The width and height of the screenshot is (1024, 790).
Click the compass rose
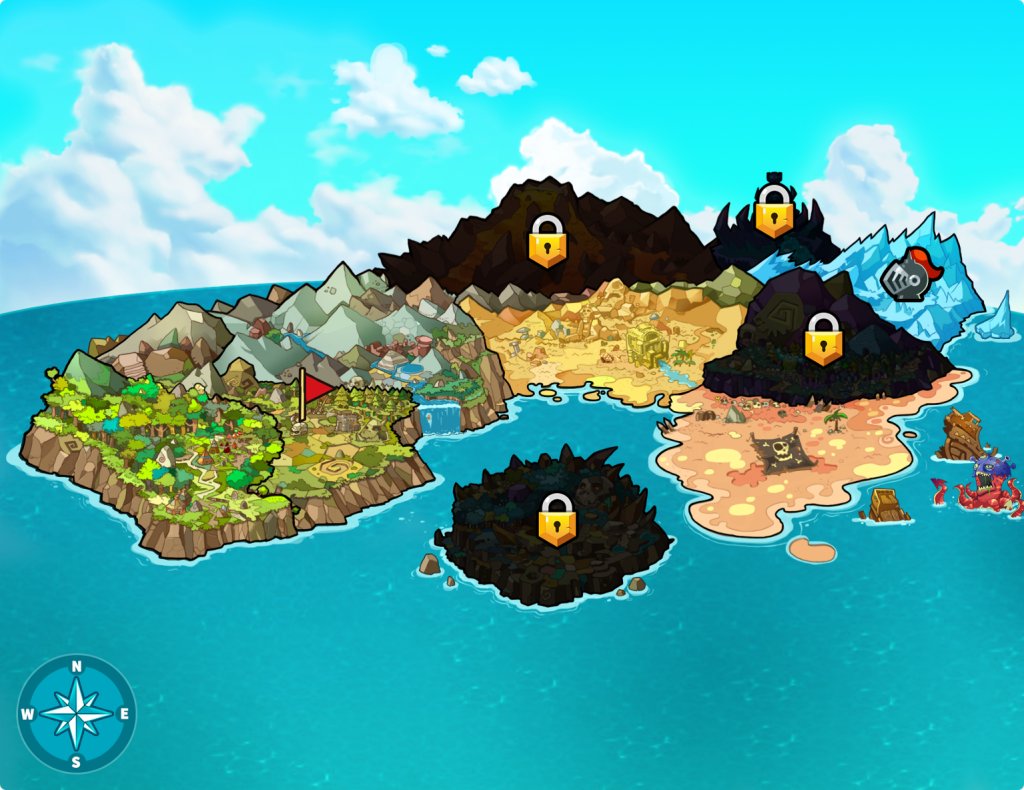click(x=77, y=714)
